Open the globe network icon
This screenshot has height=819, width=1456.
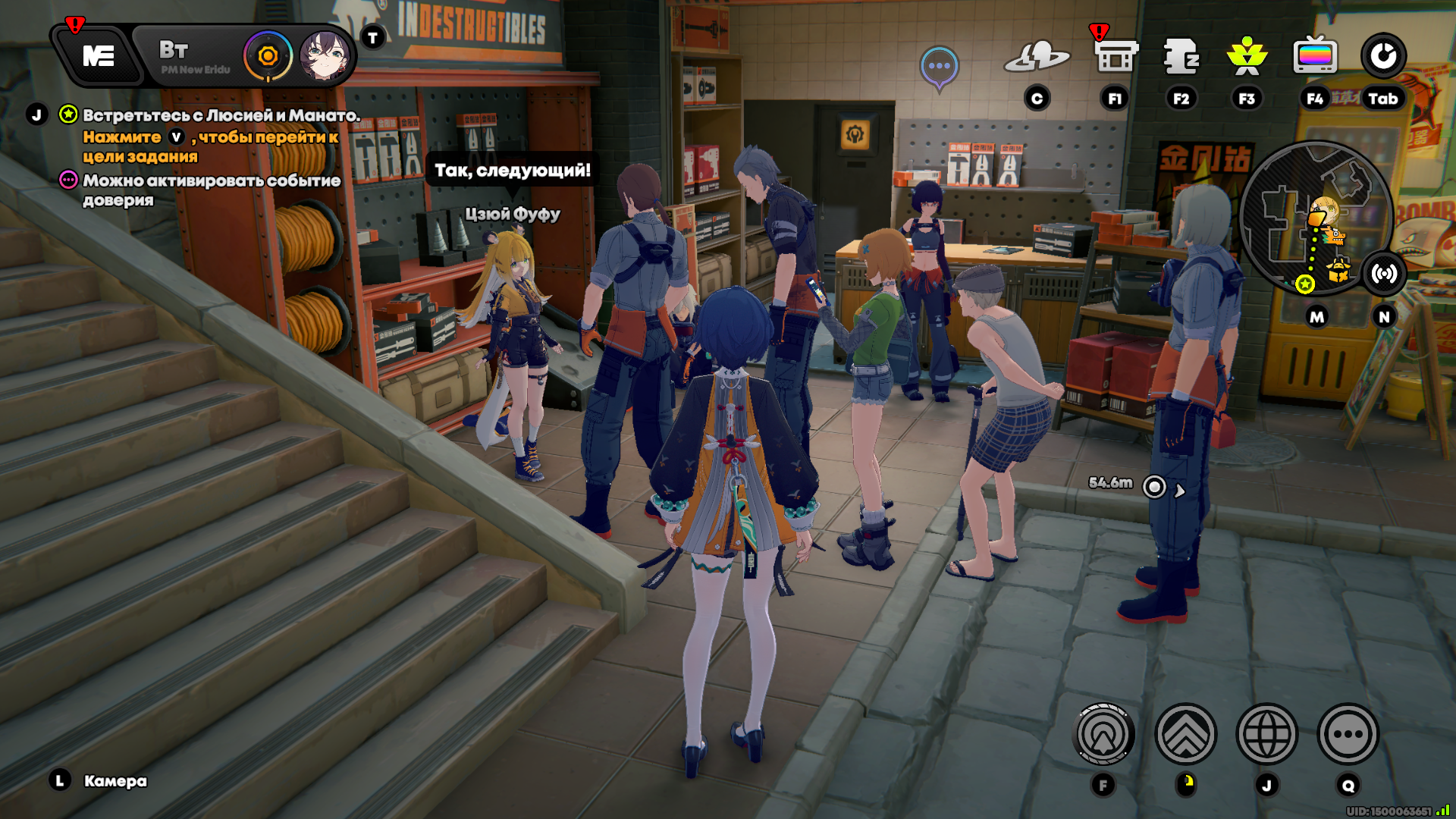1266,734
